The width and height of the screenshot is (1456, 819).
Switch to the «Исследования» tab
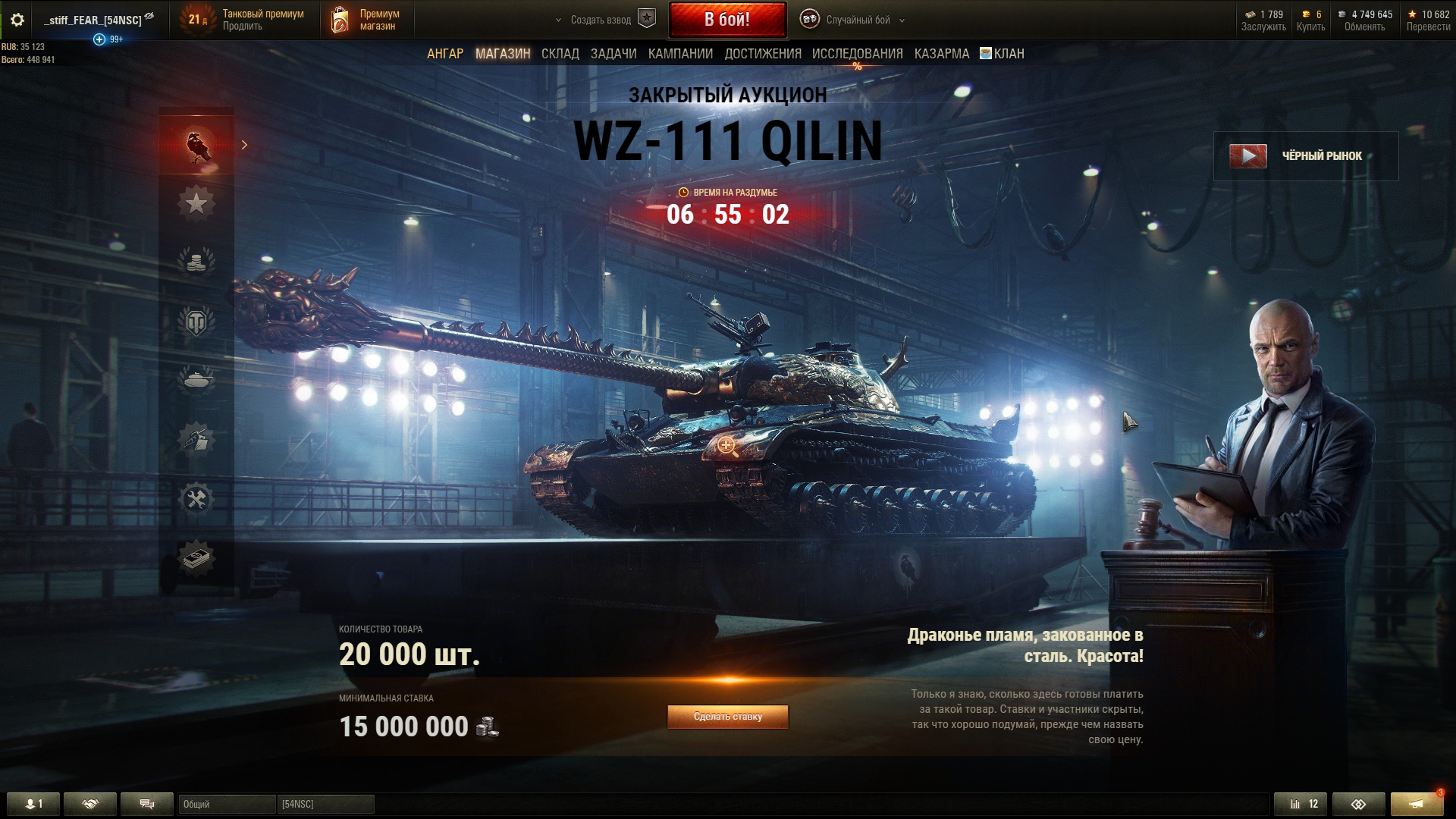(857, 54)
